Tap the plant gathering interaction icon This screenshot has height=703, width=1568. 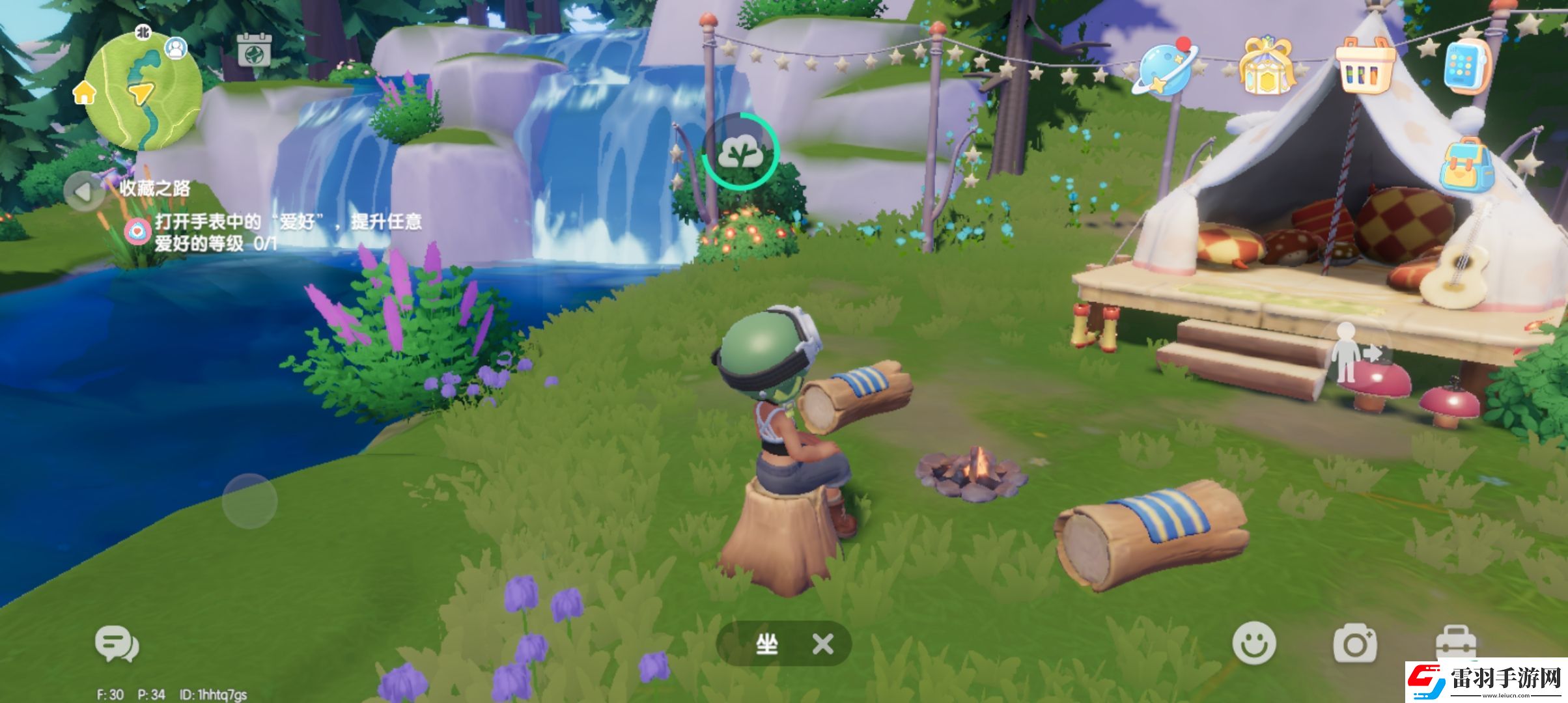pyautogui.click(x=740, y=152)
